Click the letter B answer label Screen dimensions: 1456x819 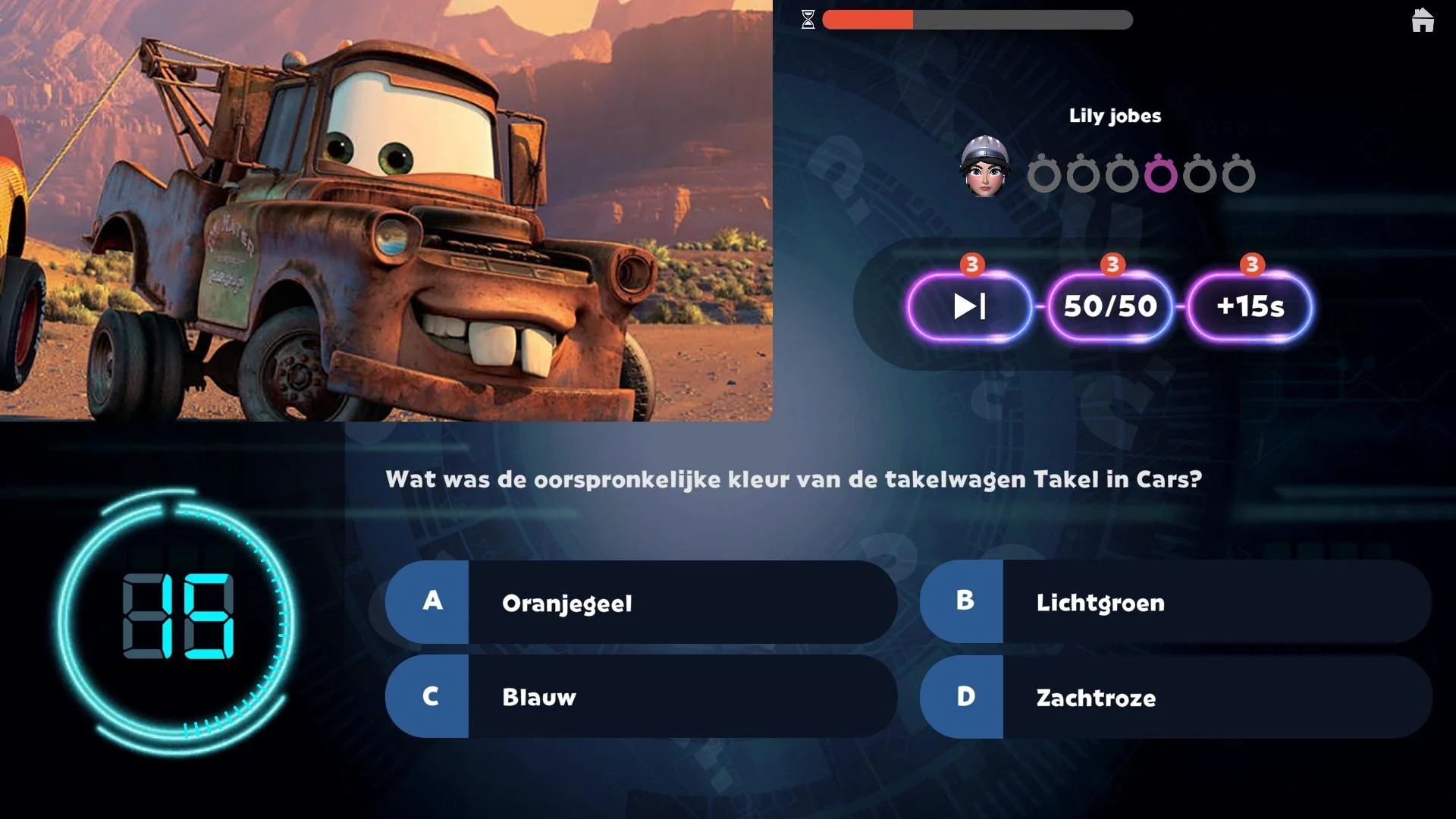(x=963, y=601)
